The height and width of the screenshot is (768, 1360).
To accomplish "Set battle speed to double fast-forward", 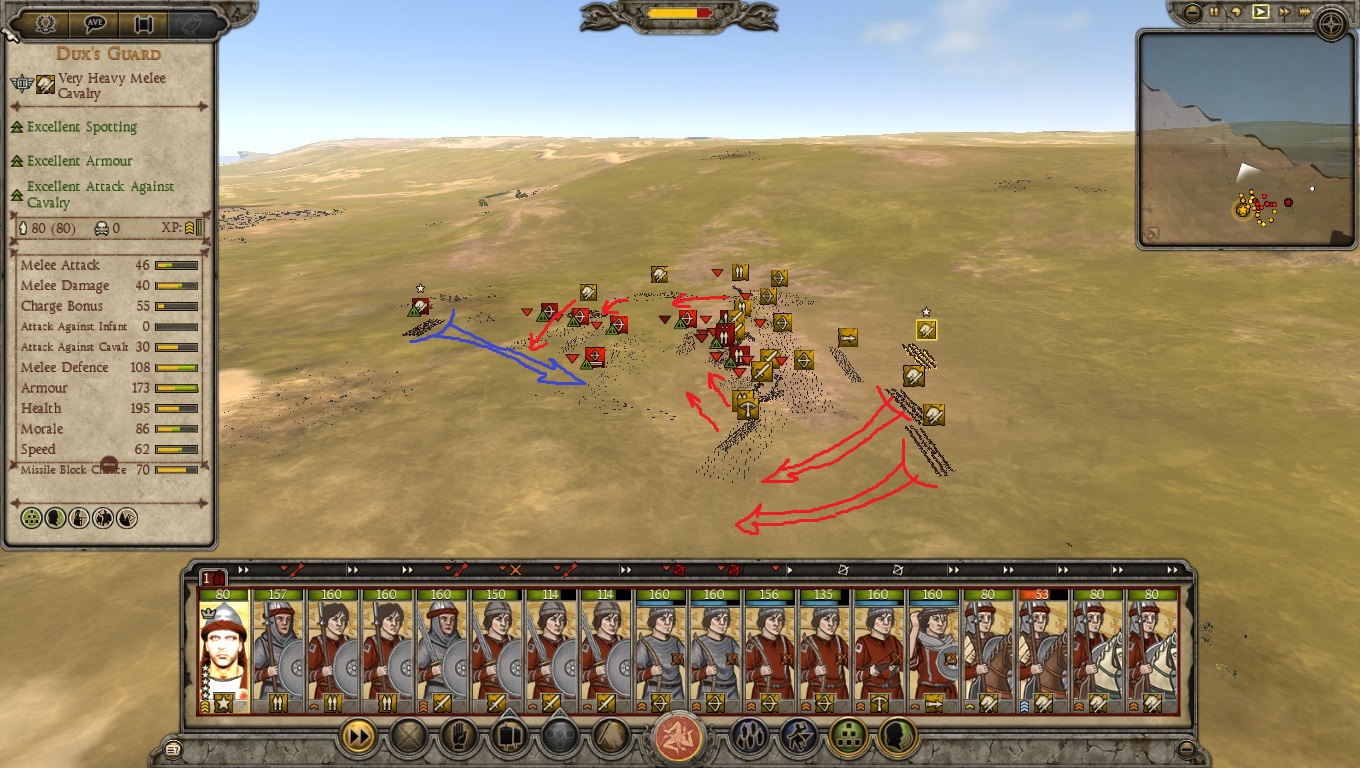I will click(x=1284, y=13).
